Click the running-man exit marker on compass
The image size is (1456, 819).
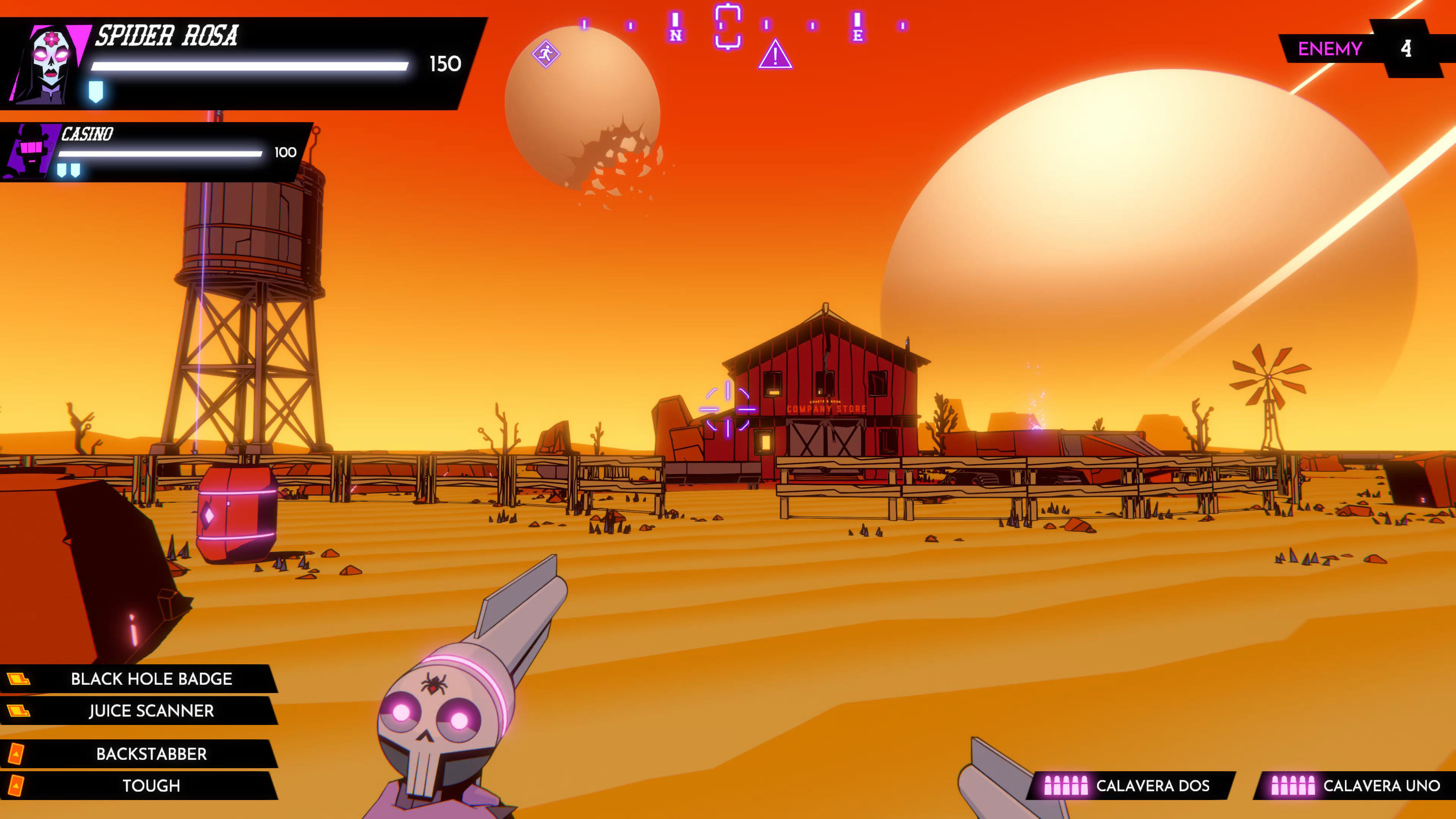point(546,54)
